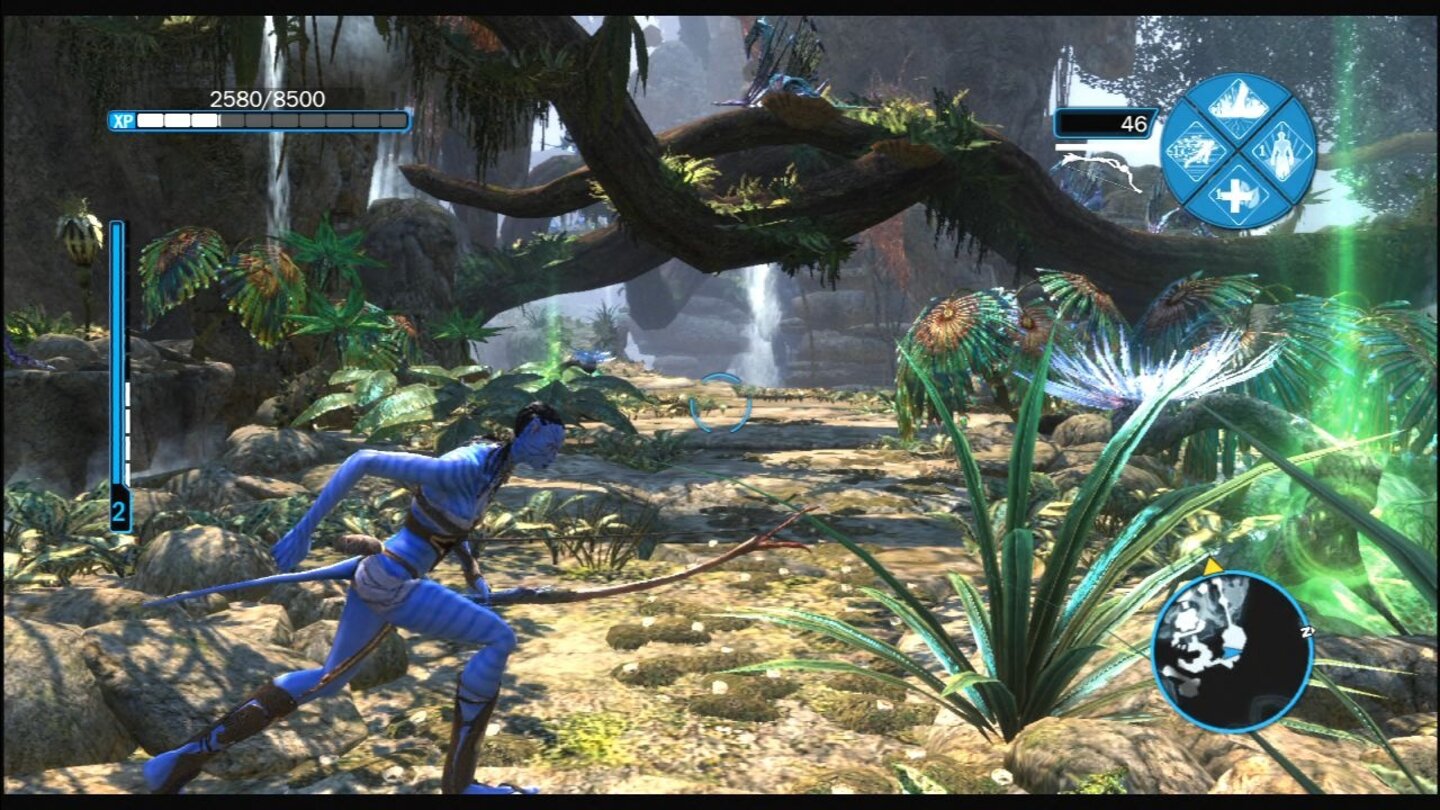This screenshot has width=1440, height=810.
Task: Click the yellow objective arrow above the minimap
Action: point(1211,567)
